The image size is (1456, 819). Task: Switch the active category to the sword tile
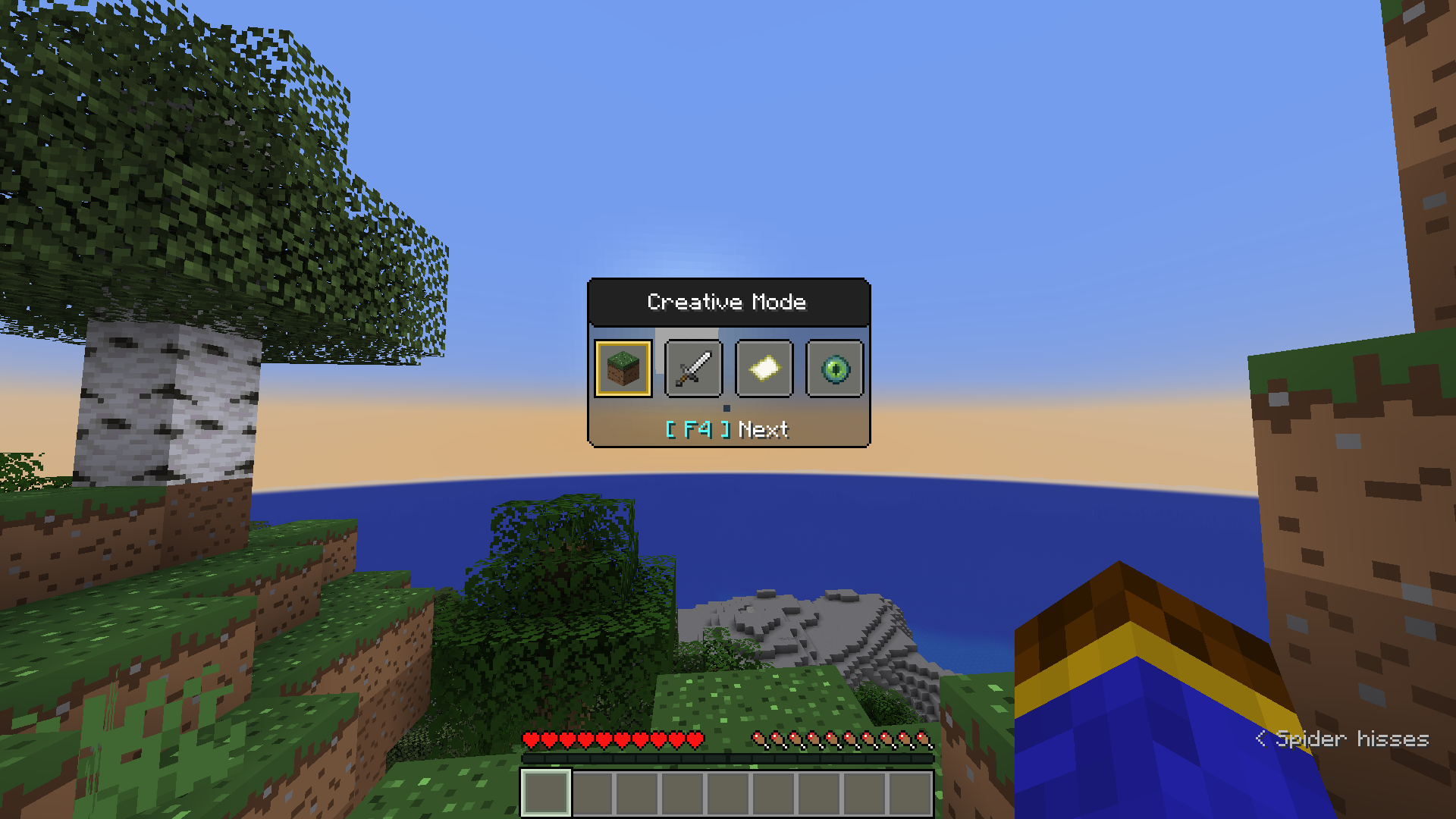(x=693, y=369)
